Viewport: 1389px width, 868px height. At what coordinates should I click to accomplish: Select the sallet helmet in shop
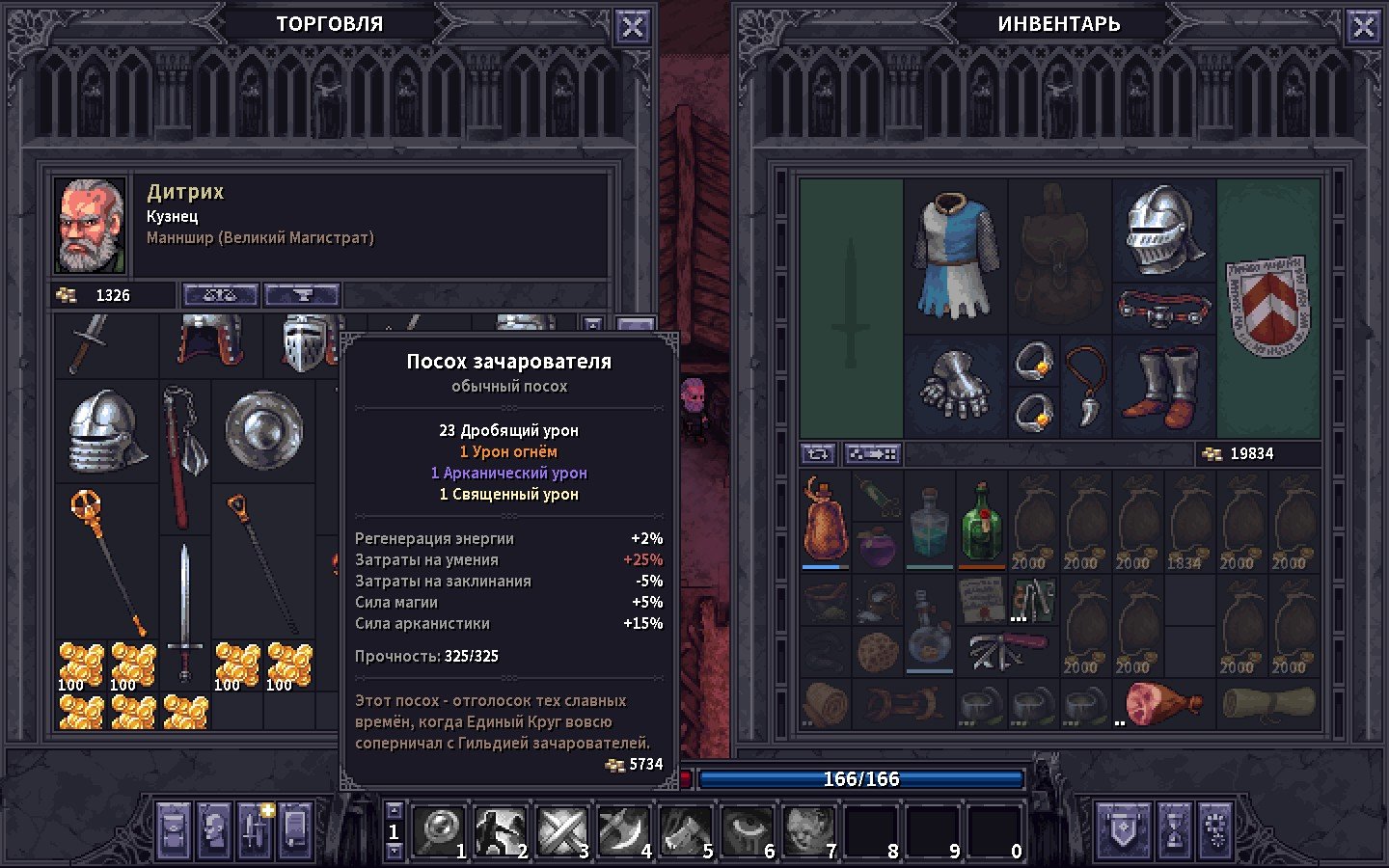tap(106, 430)
